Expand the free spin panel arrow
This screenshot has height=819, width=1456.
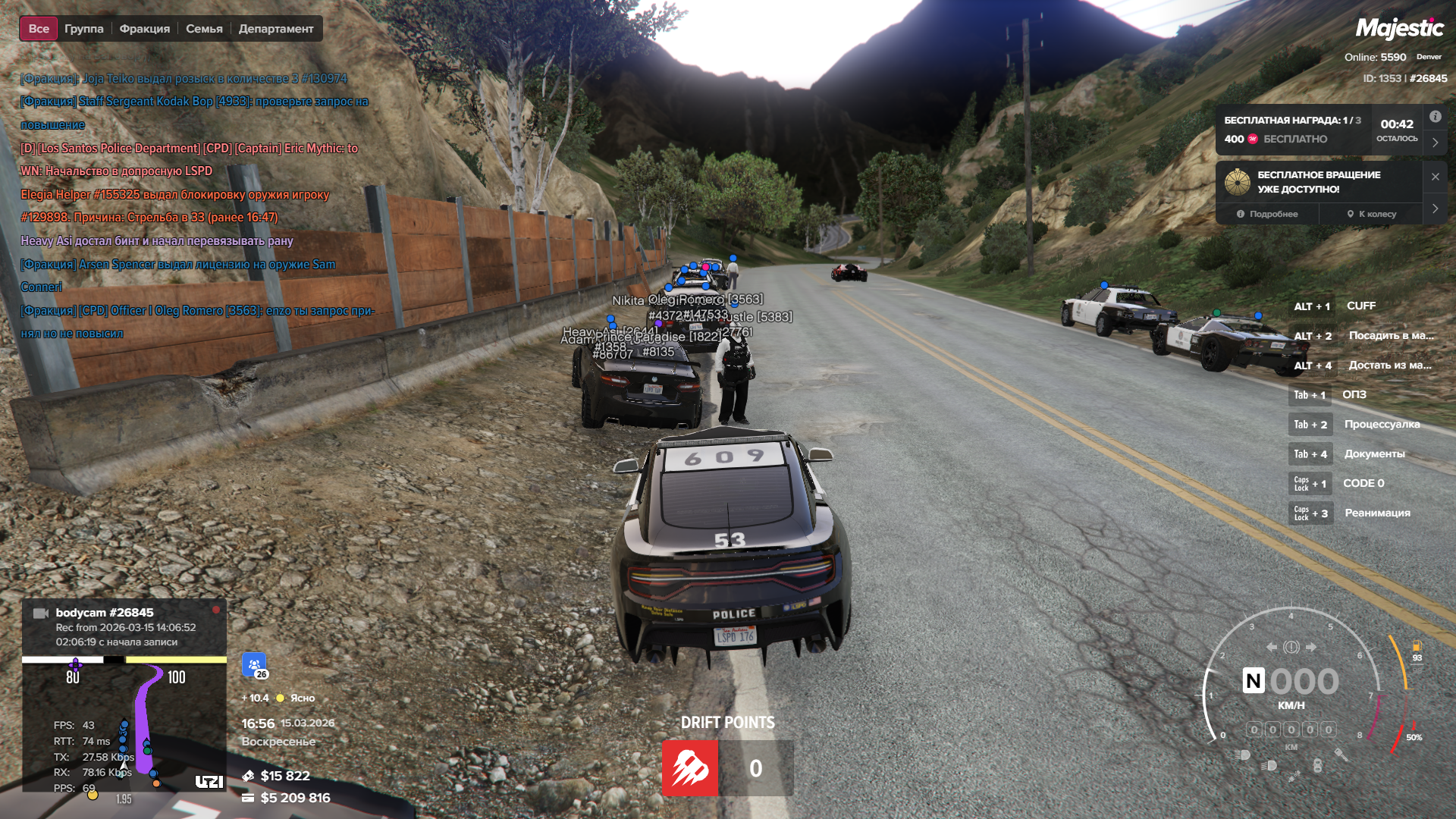(x=1435, y=209)
